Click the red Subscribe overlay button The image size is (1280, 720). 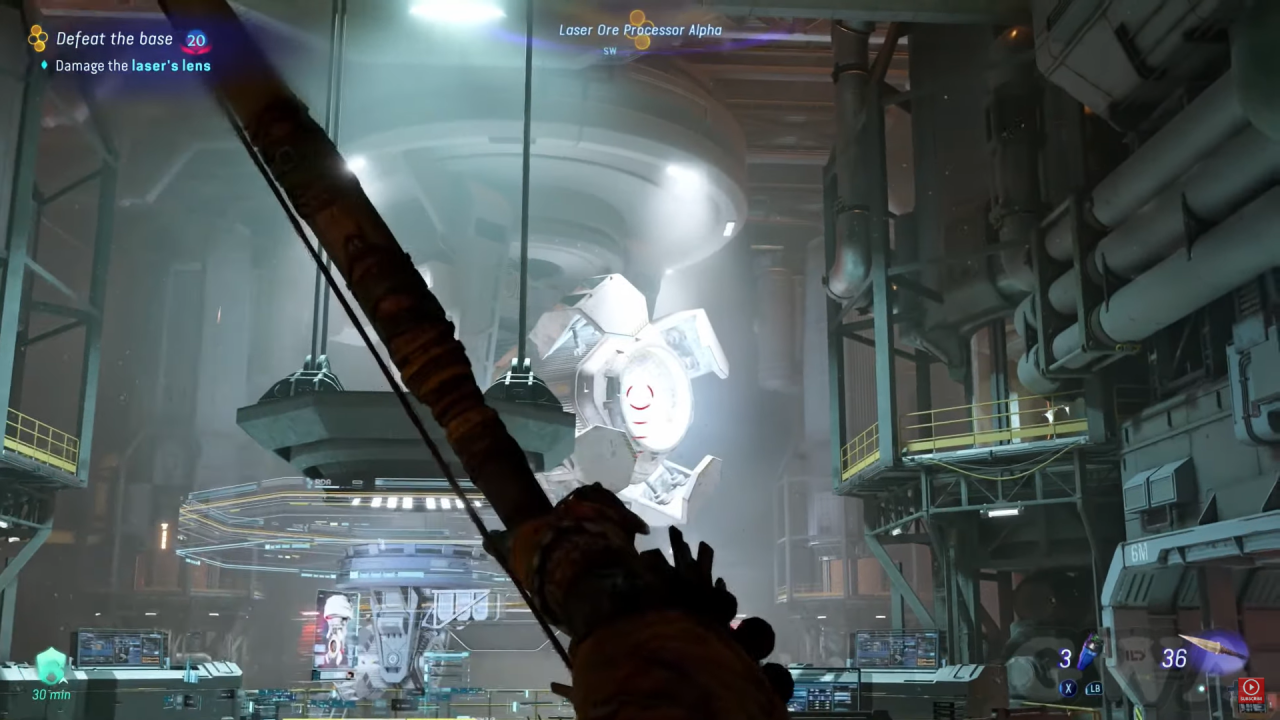click(1250, 691)
